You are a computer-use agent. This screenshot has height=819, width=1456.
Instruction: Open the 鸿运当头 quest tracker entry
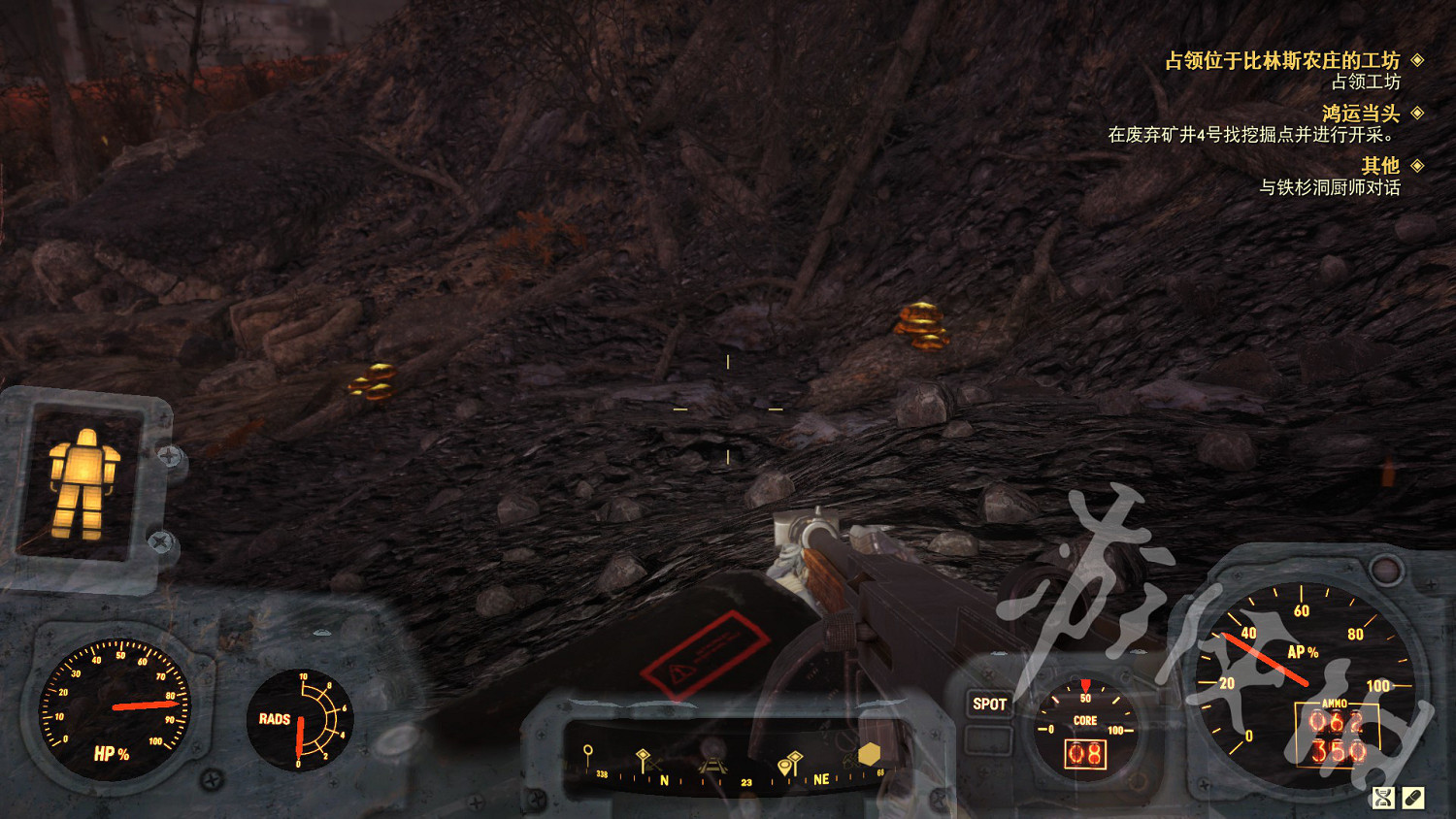coord(1360,114)
